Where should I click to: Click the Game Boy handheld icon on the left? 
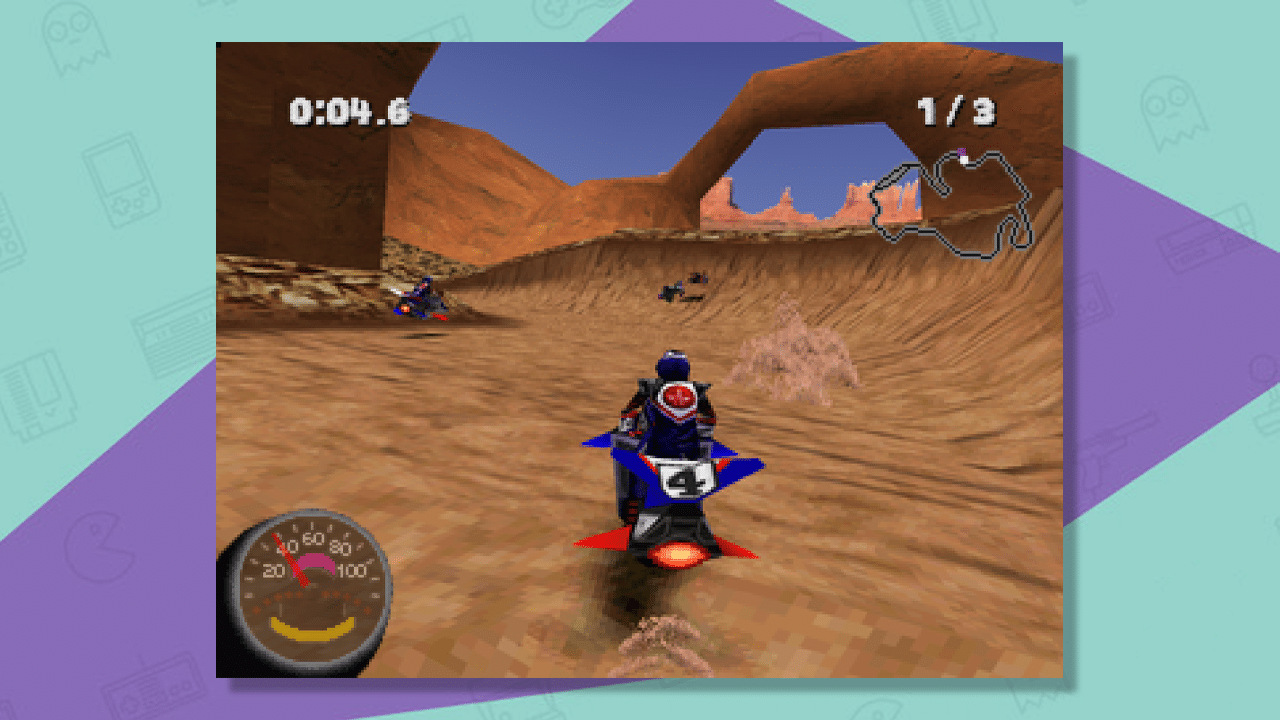point(122,180)
